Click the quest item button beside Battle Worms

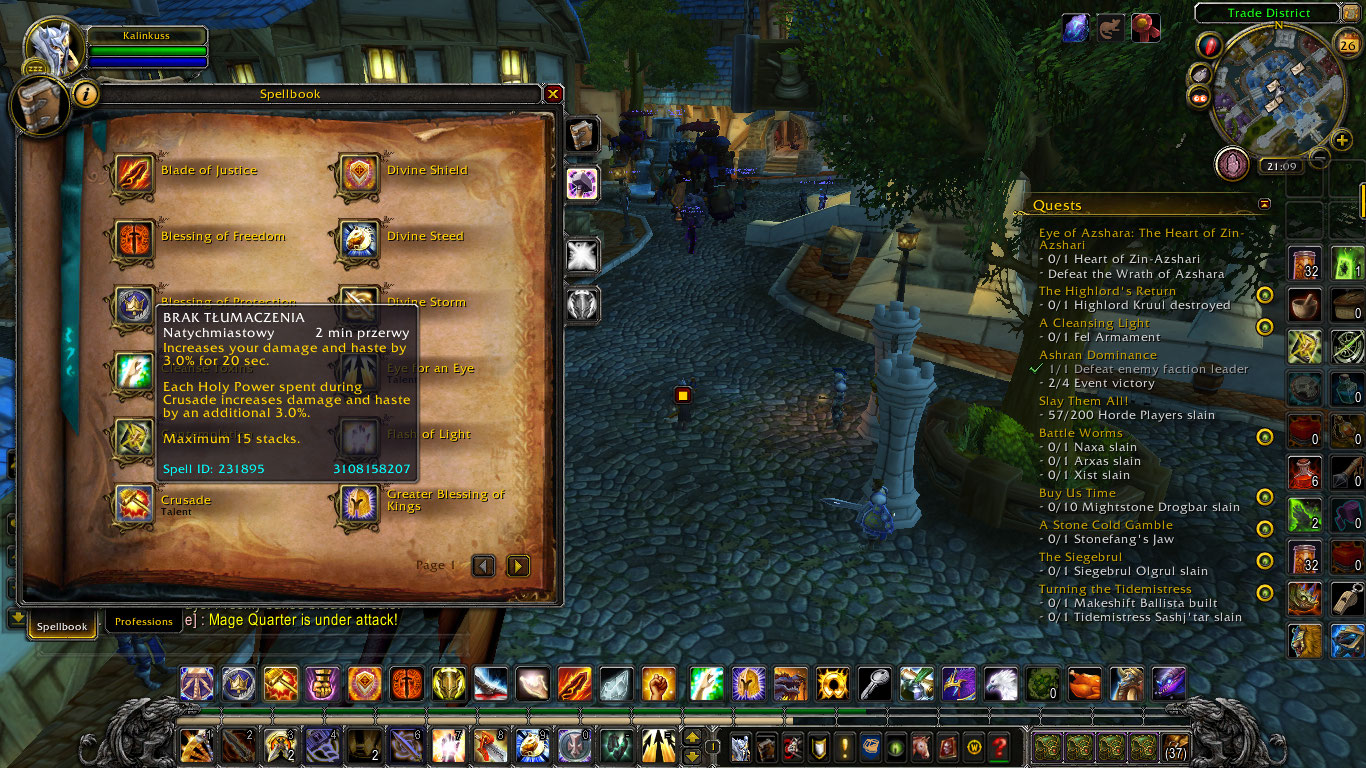click(1265, 438)
